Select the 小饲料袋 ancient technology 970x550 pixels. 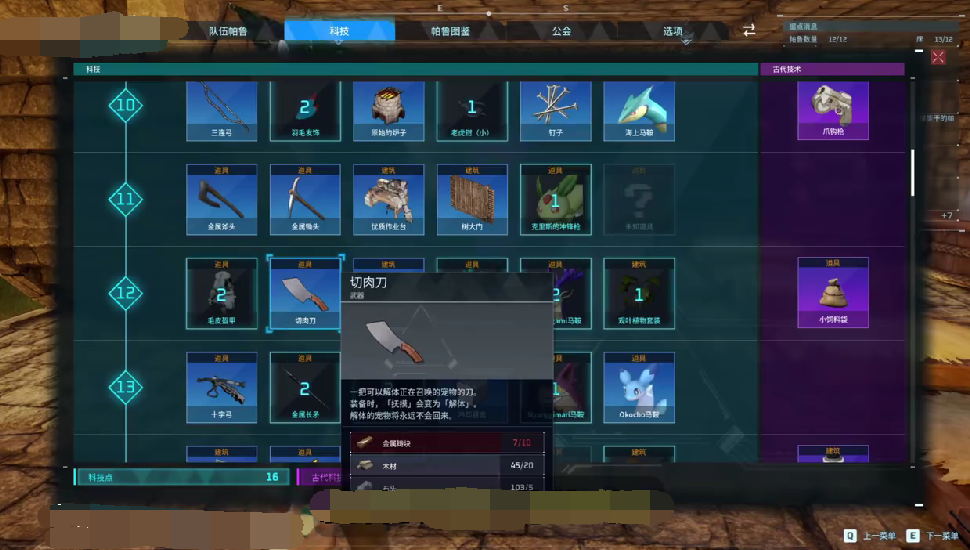coord(833,292)
